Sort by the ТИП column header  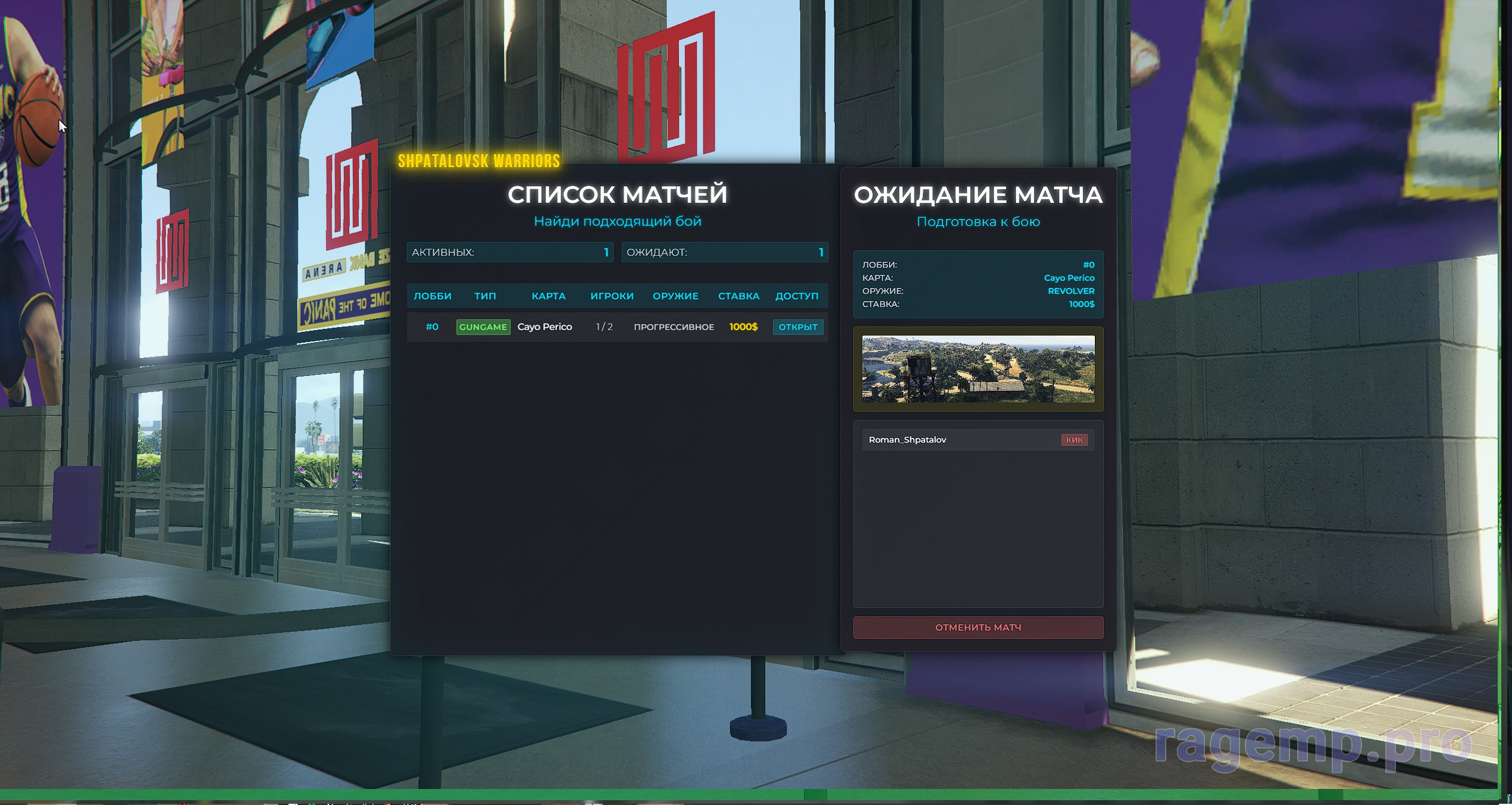point(485,296)
